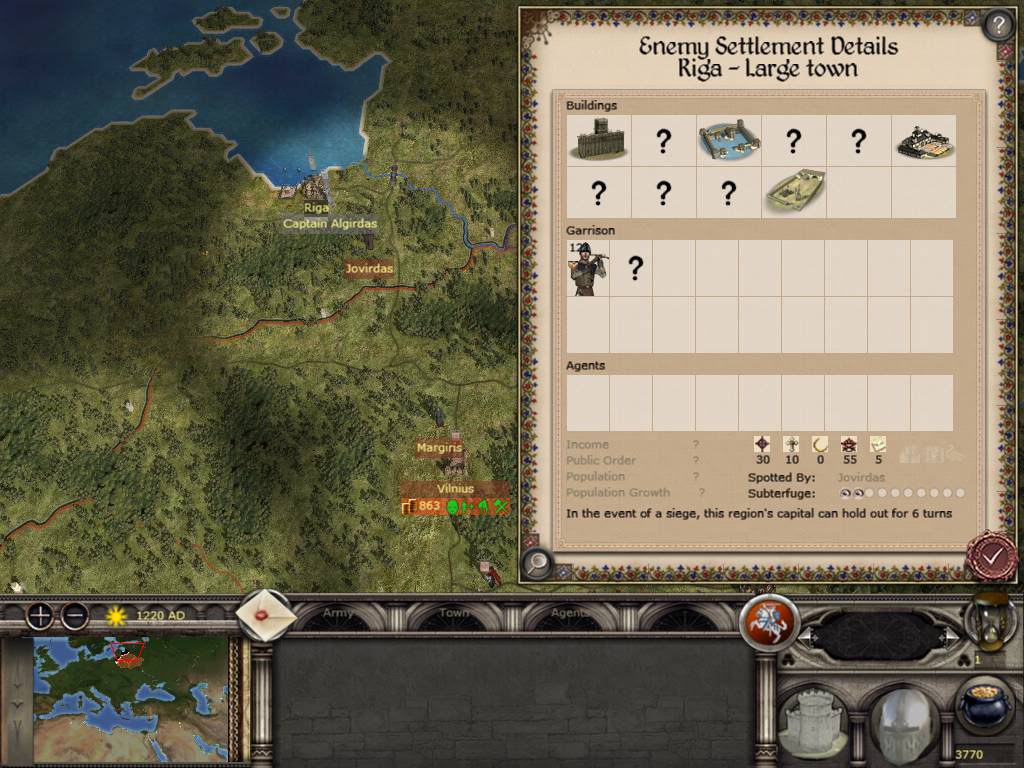The image size is (1024, 768).
Task: Inspect the port building with blue water
Action: 728,141
